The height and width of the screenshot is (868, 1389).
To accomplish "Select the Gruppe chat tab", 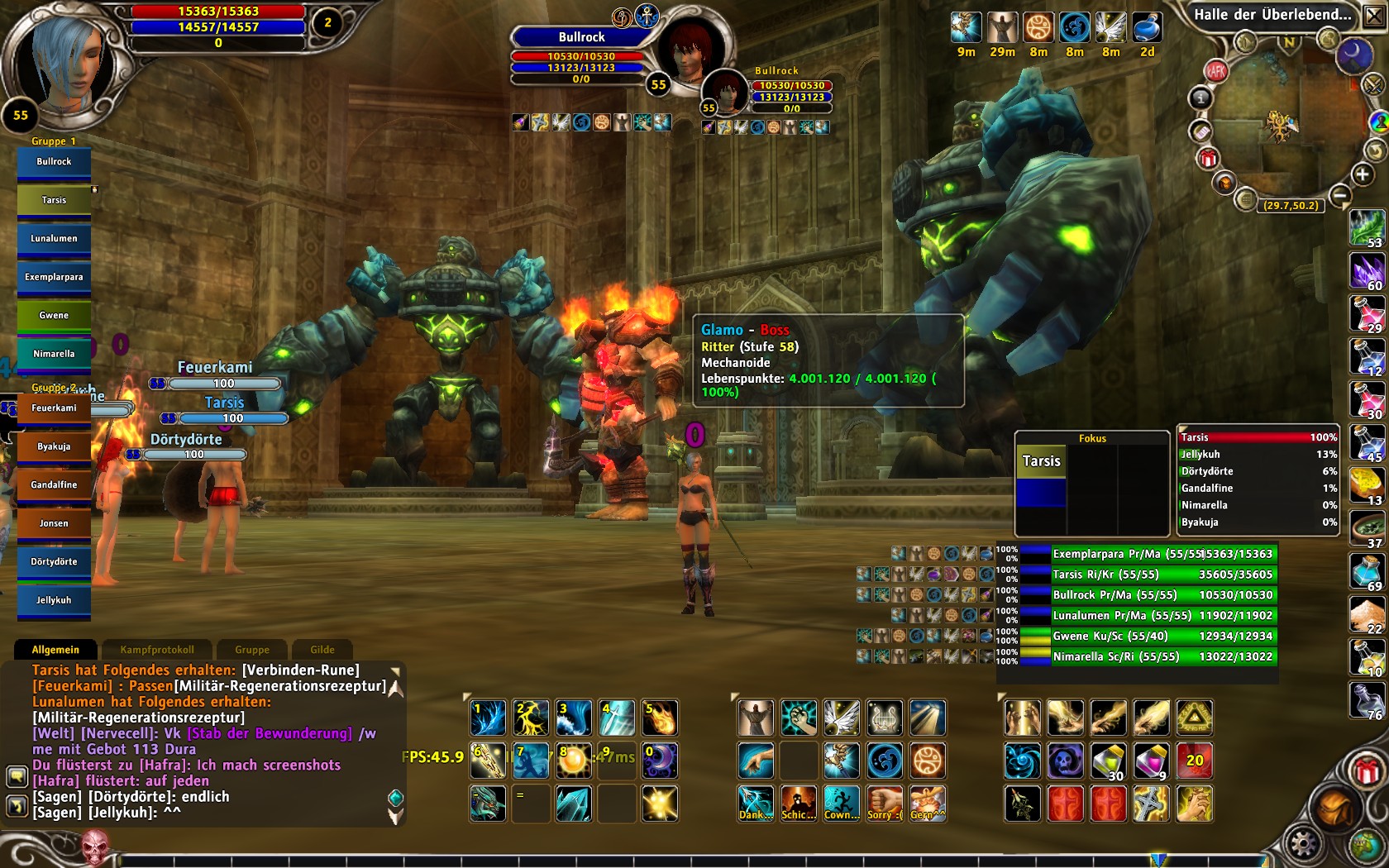I will (252, 650).
